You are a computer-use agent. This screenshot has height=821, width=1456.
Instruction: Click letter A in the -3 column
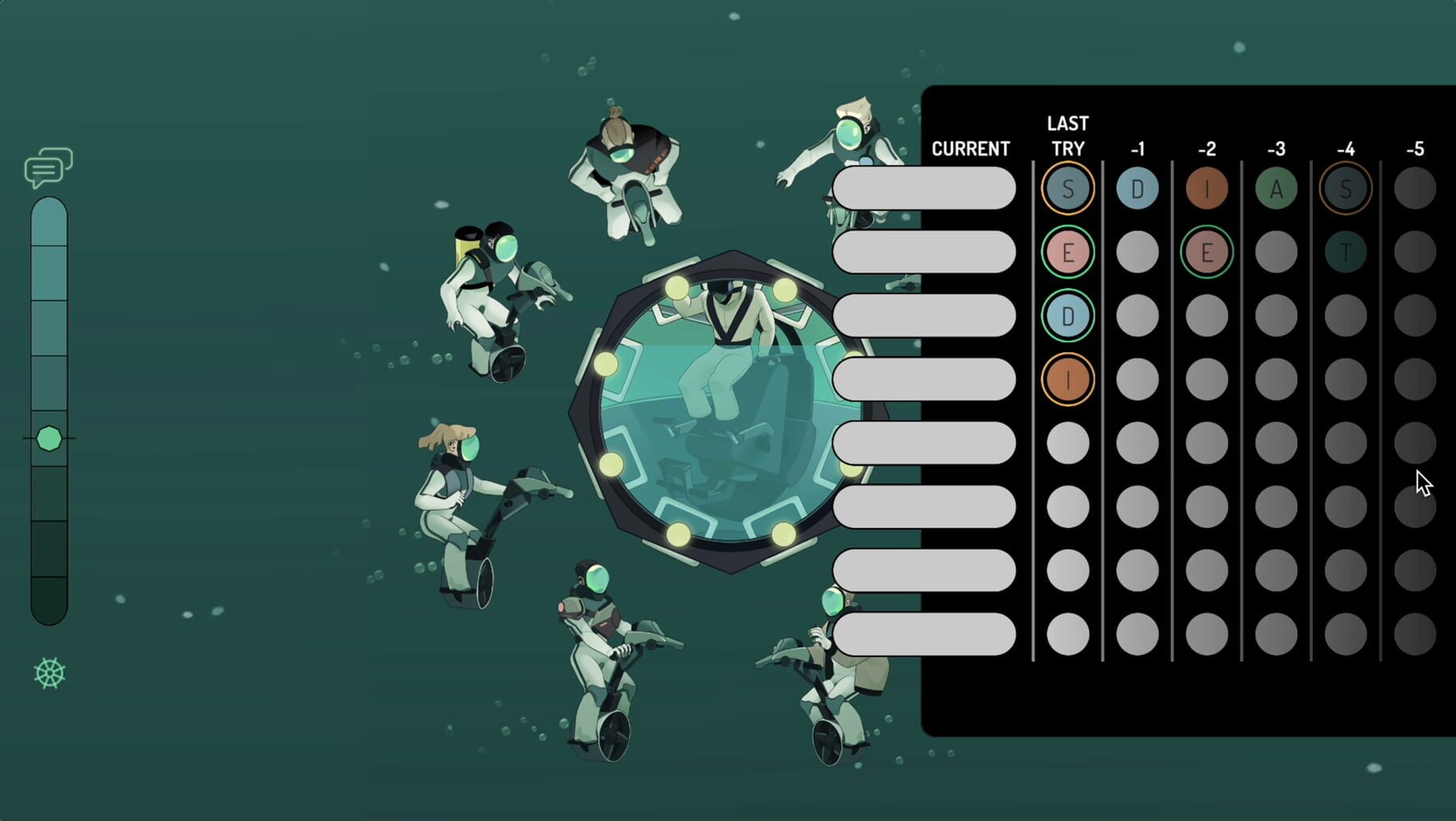click(x=1276, y=189)
